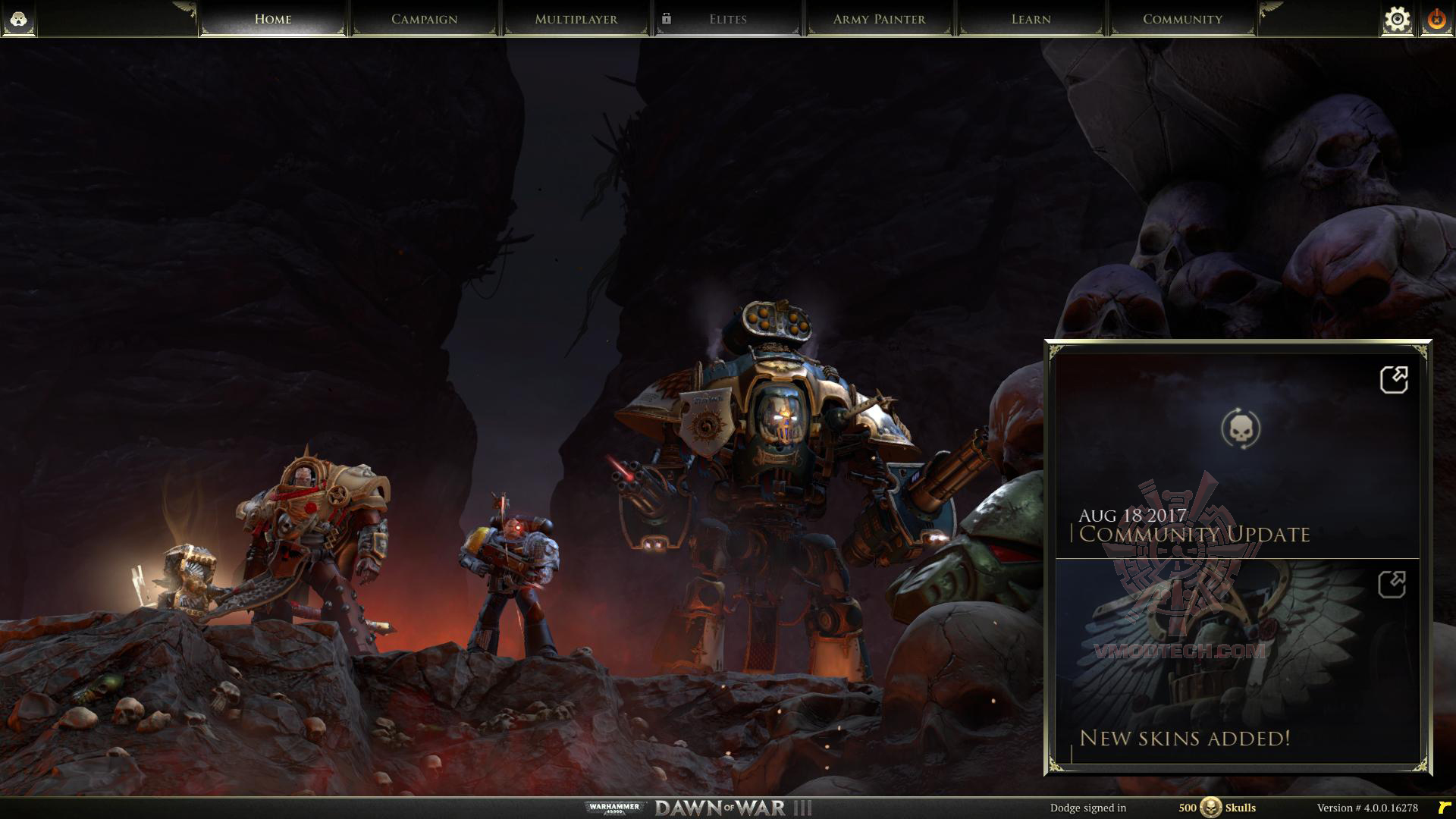Open the Army Painter tab
Image resolution: width=1456 pixels, height=819 pixels.
click(x=879, y=19)
